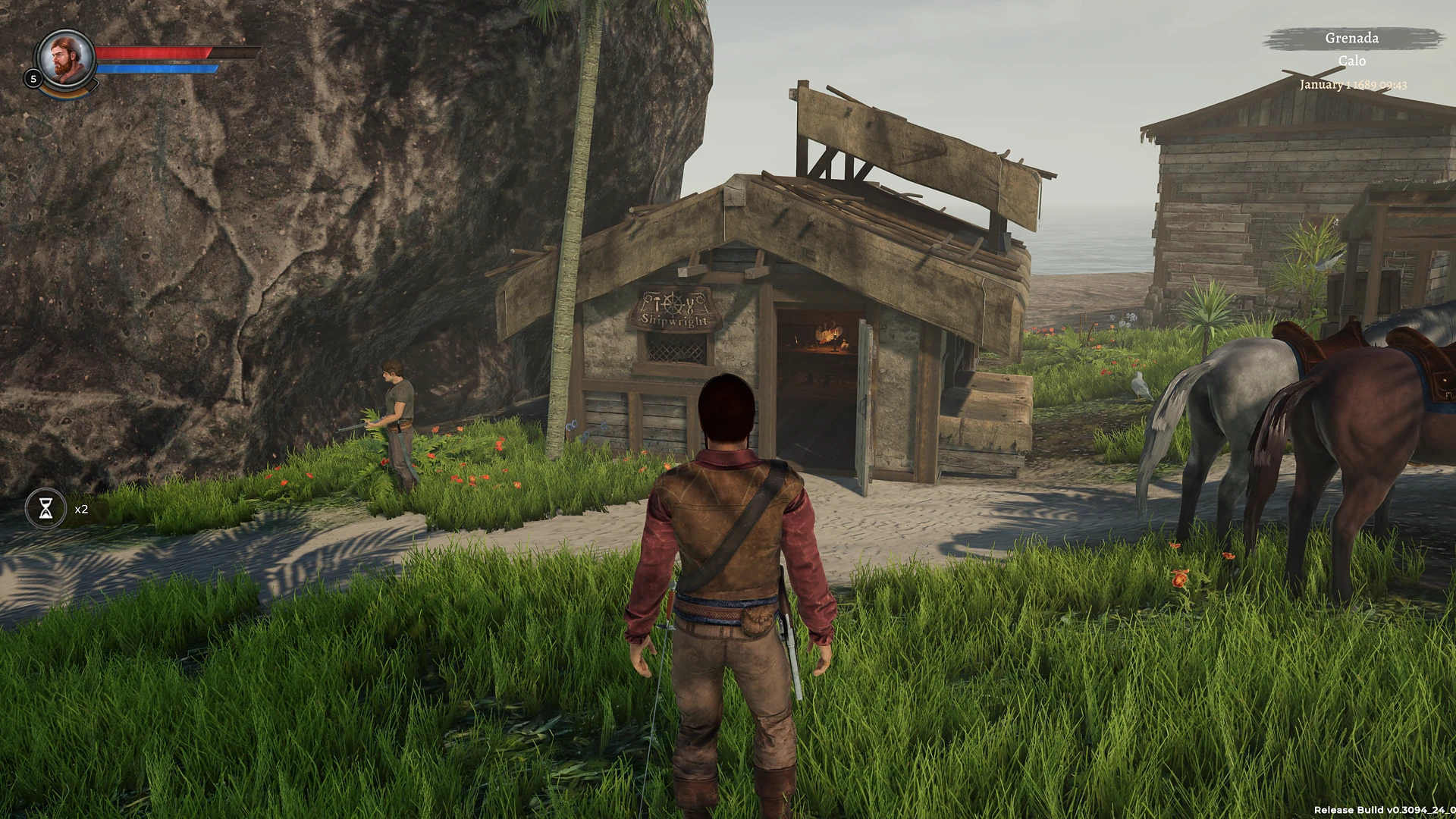
Task: Click the hourglass time speed icon
Action: click(47, 508)
